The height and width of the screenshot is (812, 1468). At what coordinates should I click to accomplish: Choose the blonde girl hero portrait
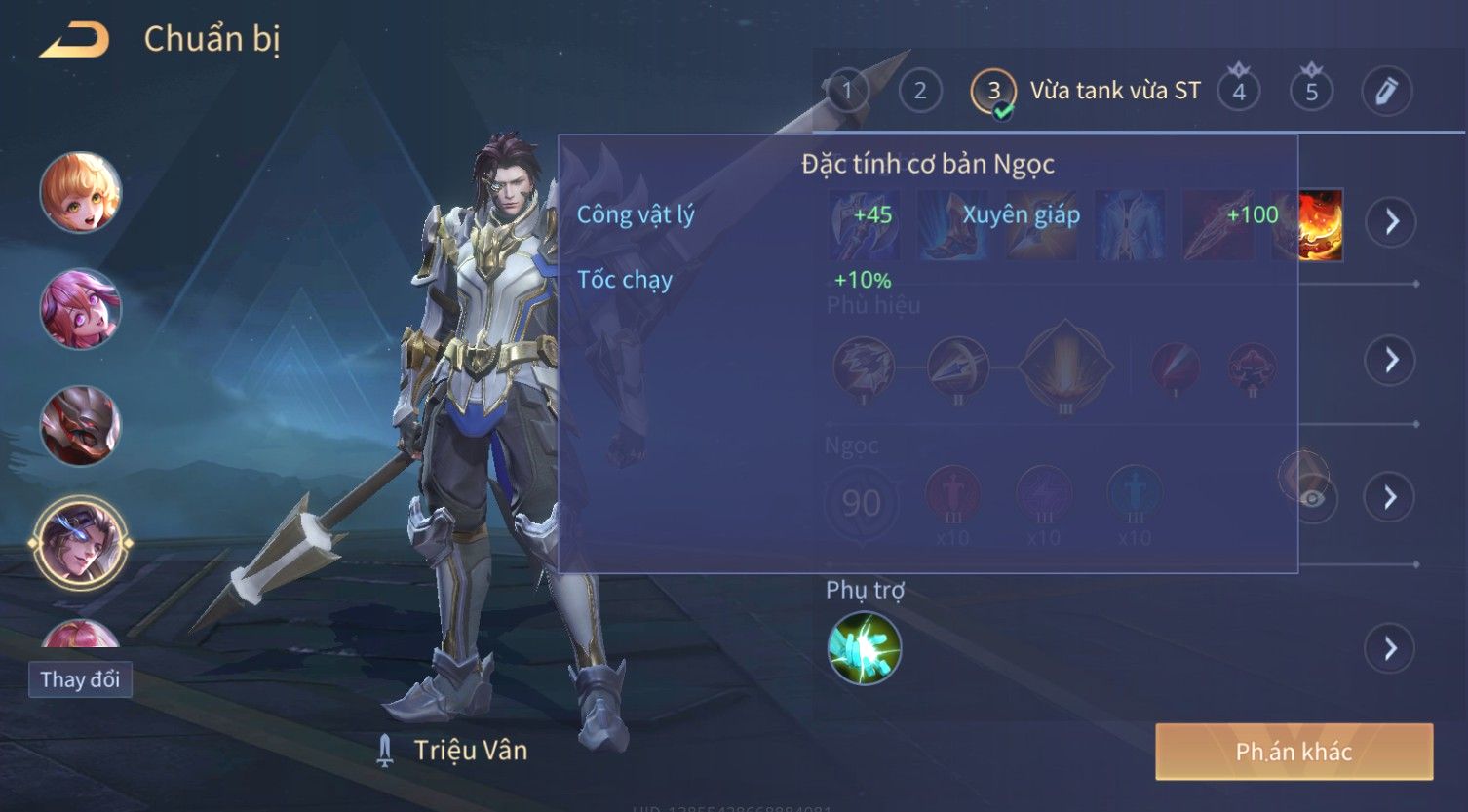click(80, 192)
